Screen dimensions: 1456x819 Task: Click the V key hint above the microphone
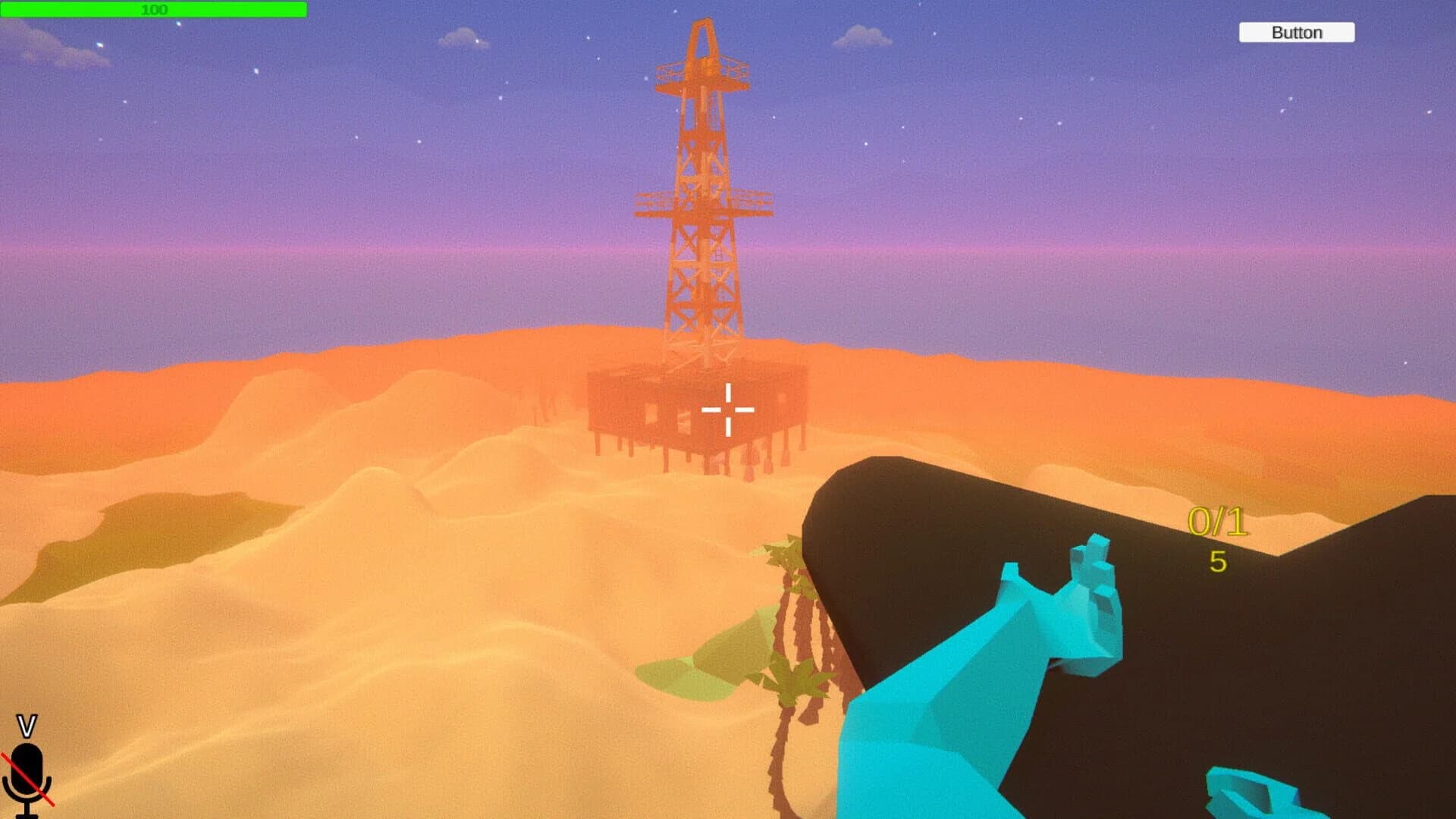29,726
